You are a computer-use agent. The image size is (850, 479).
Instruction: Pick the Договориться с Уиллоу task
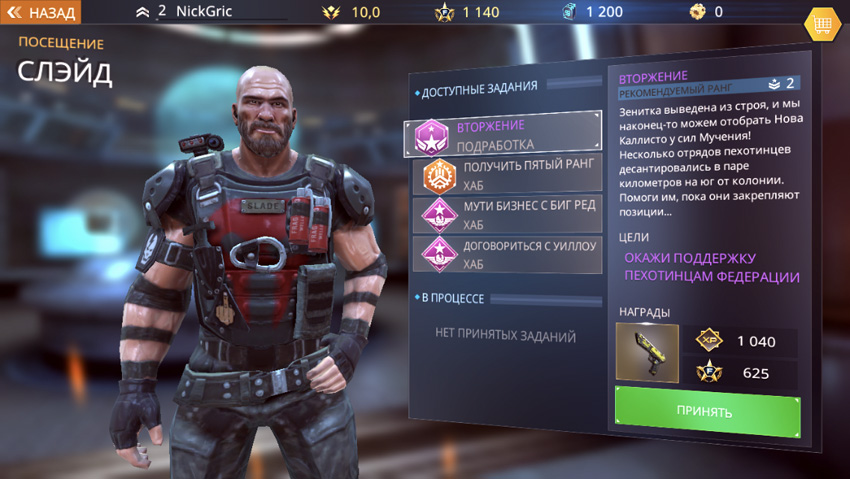point(510,254)
